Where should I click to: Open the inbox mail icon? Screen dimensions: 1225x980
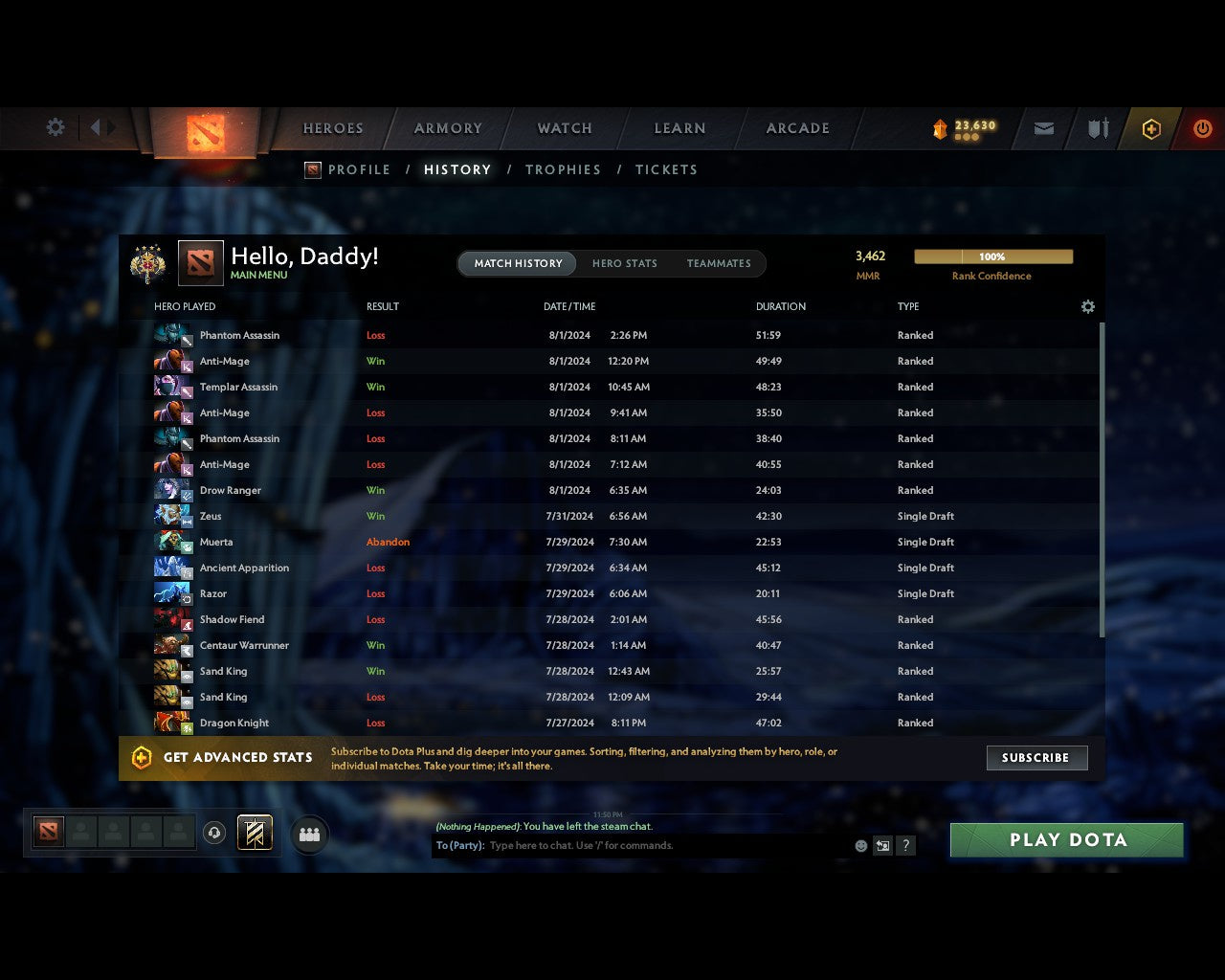[x=1043, y=128]
